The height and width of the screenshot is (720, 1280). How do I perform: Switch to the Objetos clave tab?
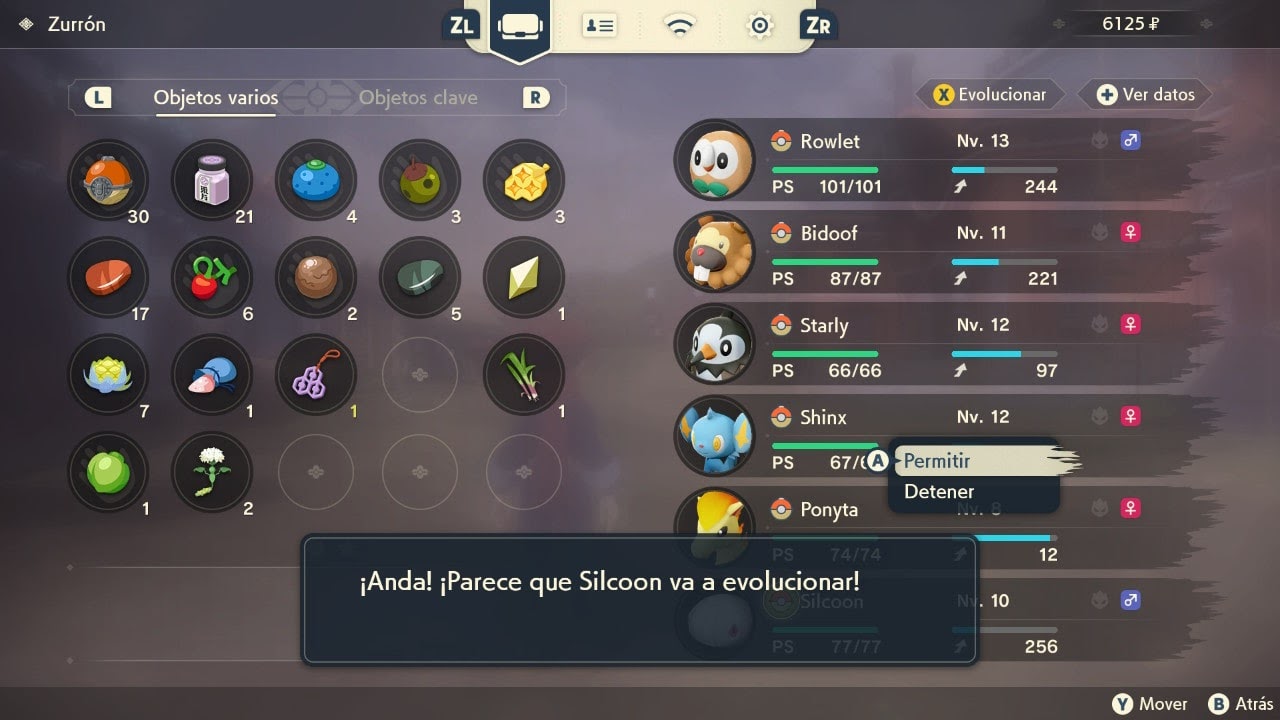point(418,98)
